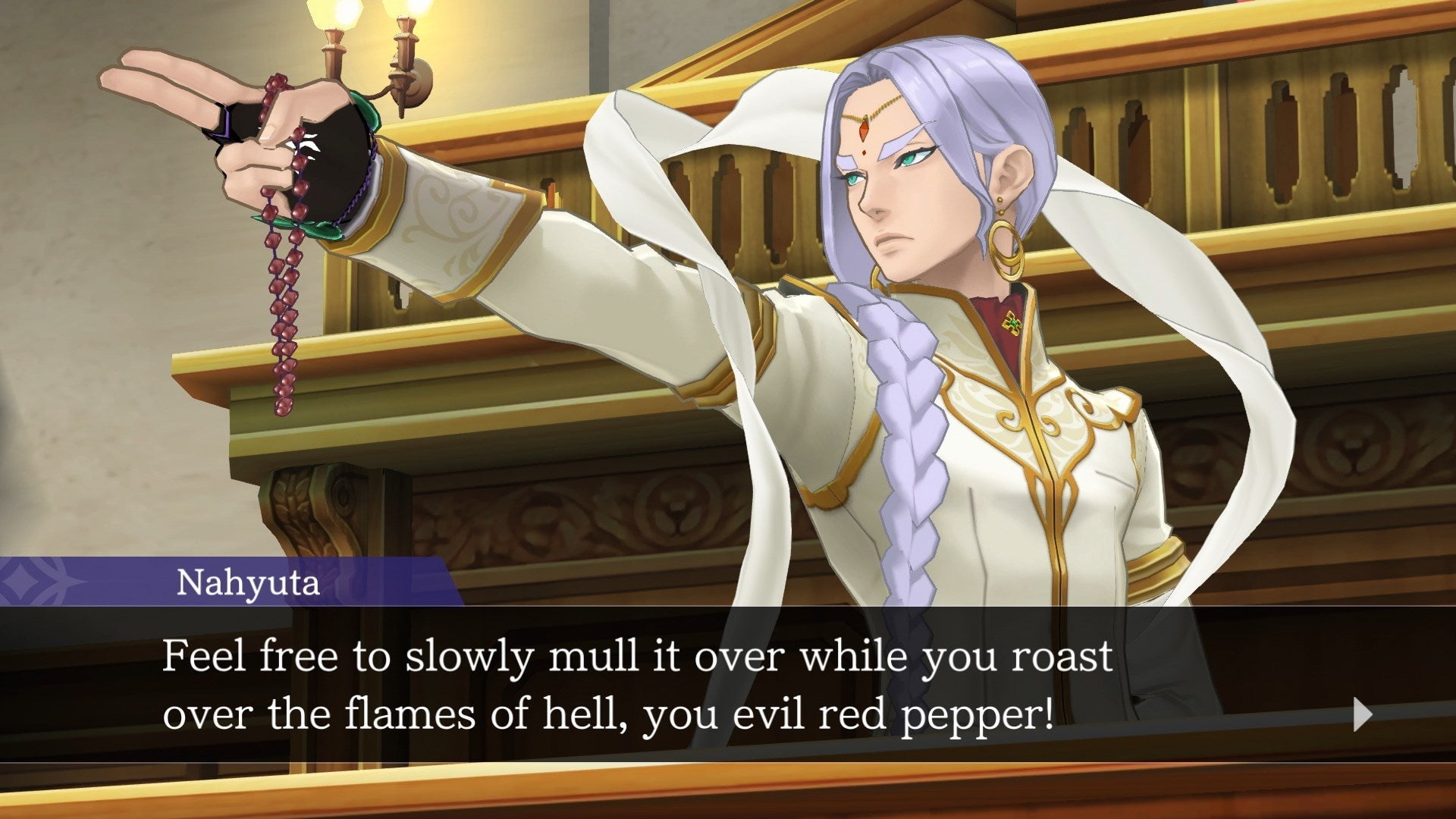The height and width of the screenshot is (819, 1456).
Task: Click Nahyuta's pointing hand
Action: click(x=212, y=121)
